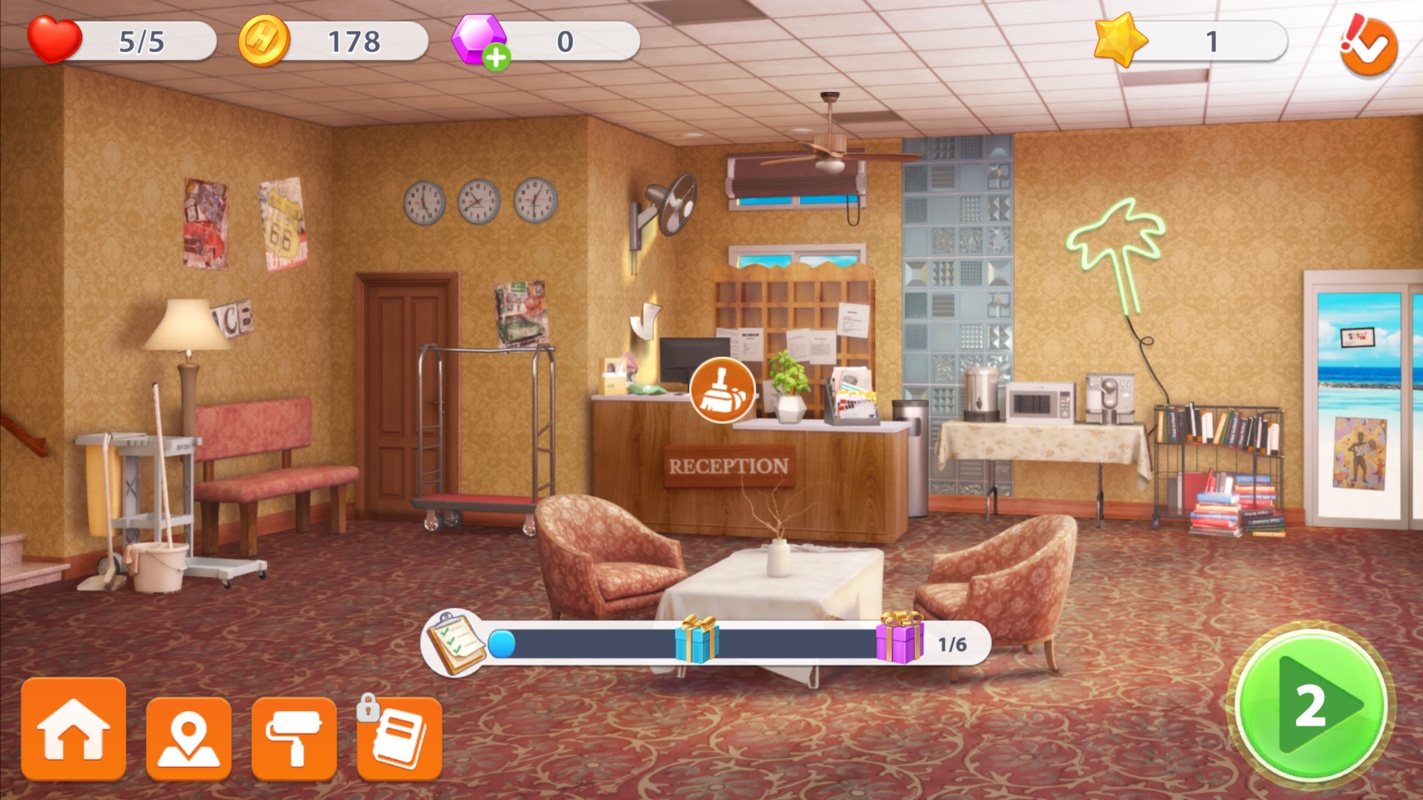Screen dimensions: 1423x800
Task: Open the home menu button
Action: tap(74, 730)
